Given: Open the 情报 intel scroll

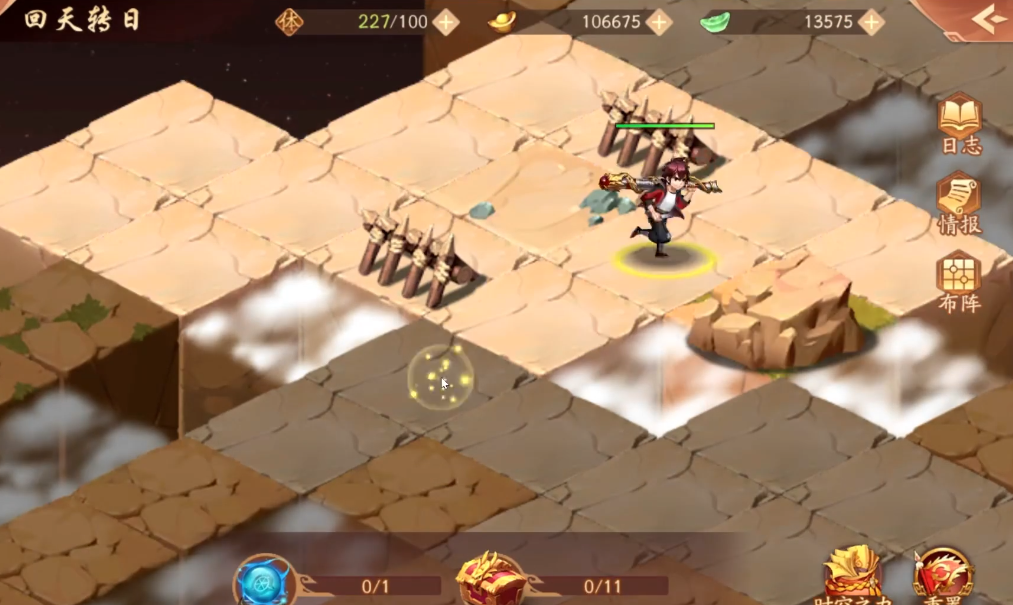Looking at the screenshot, I should point(959,202).
